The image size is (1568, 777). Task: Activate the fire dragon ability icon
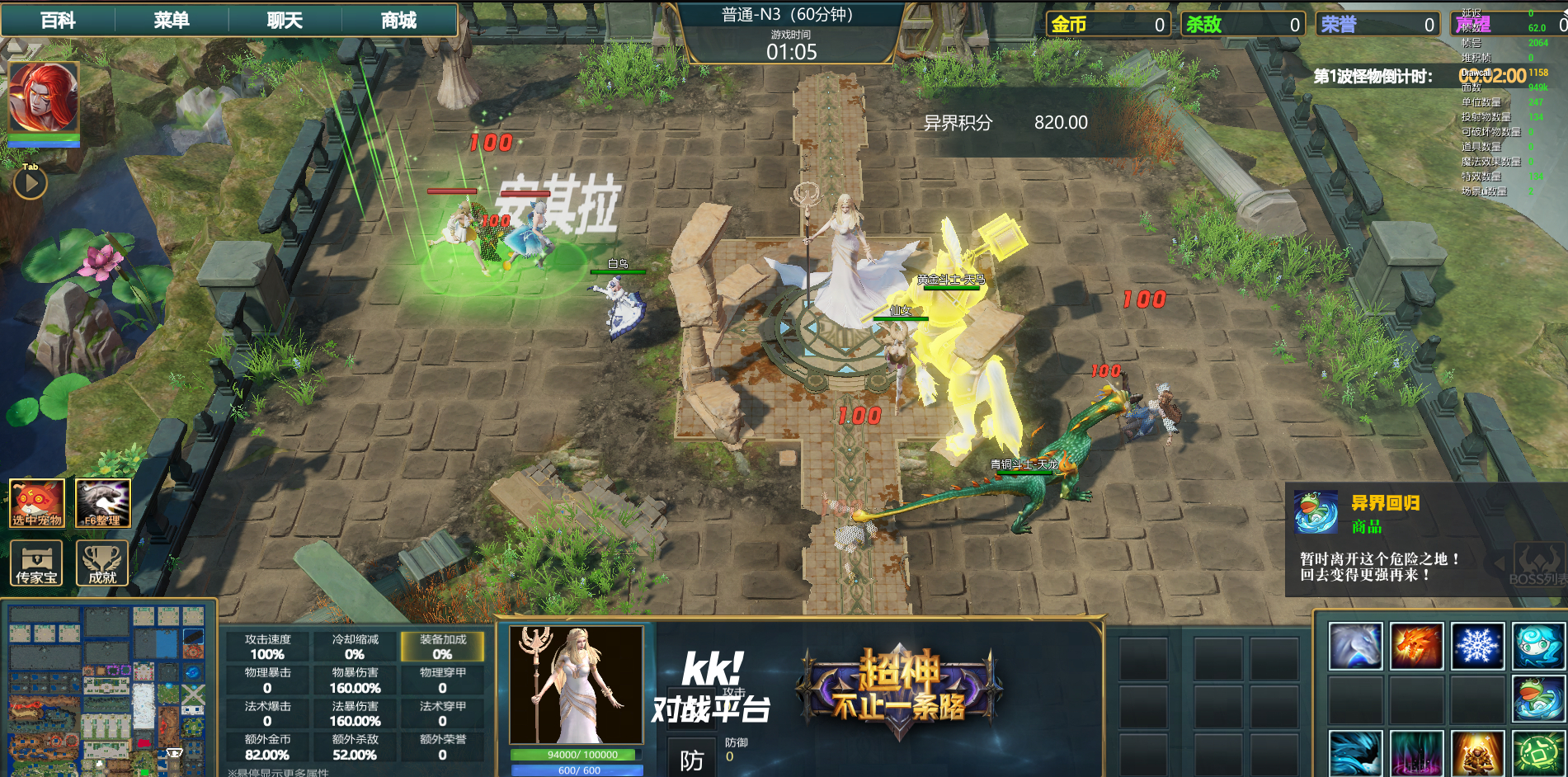click(1416, 646)
